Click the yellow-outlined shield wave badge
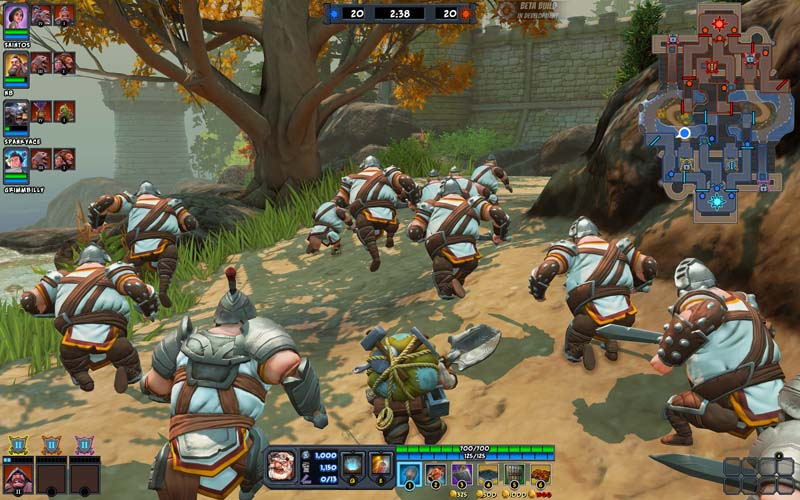This screenshot has height=500, width=800. [17, 444]
